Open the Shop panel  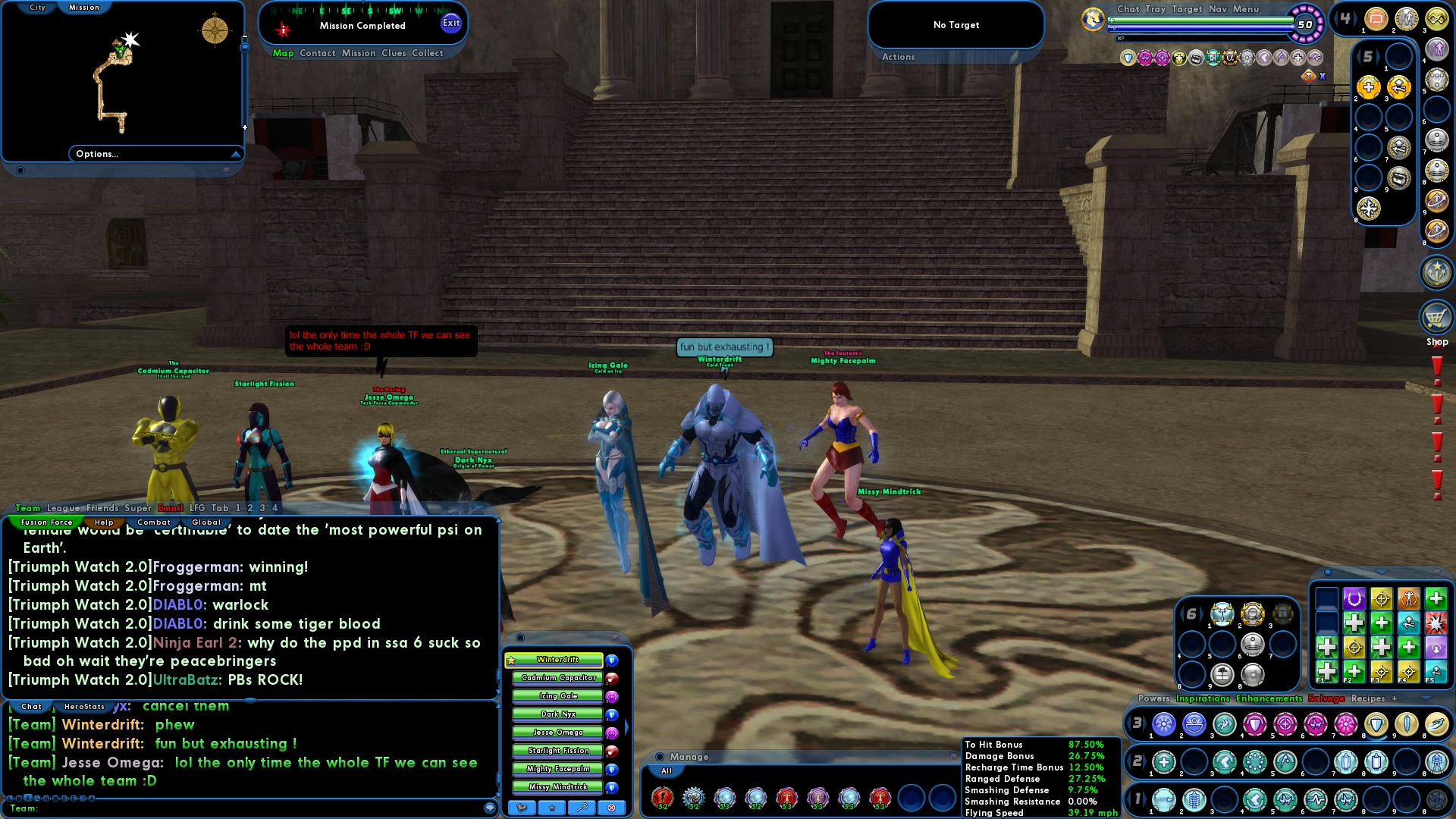(x=1437, y=318)
